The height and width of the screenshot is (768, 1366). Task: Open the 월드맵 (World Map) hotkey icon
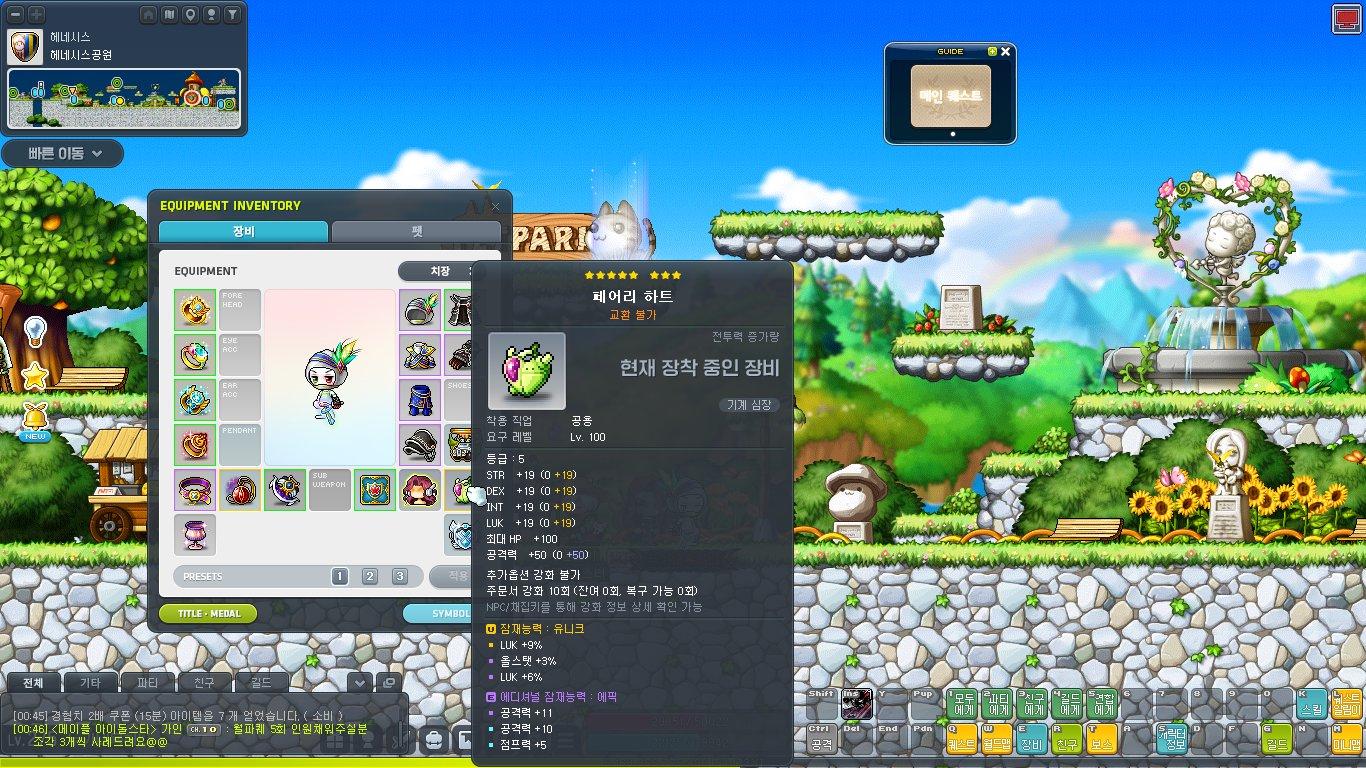point(995,740)
